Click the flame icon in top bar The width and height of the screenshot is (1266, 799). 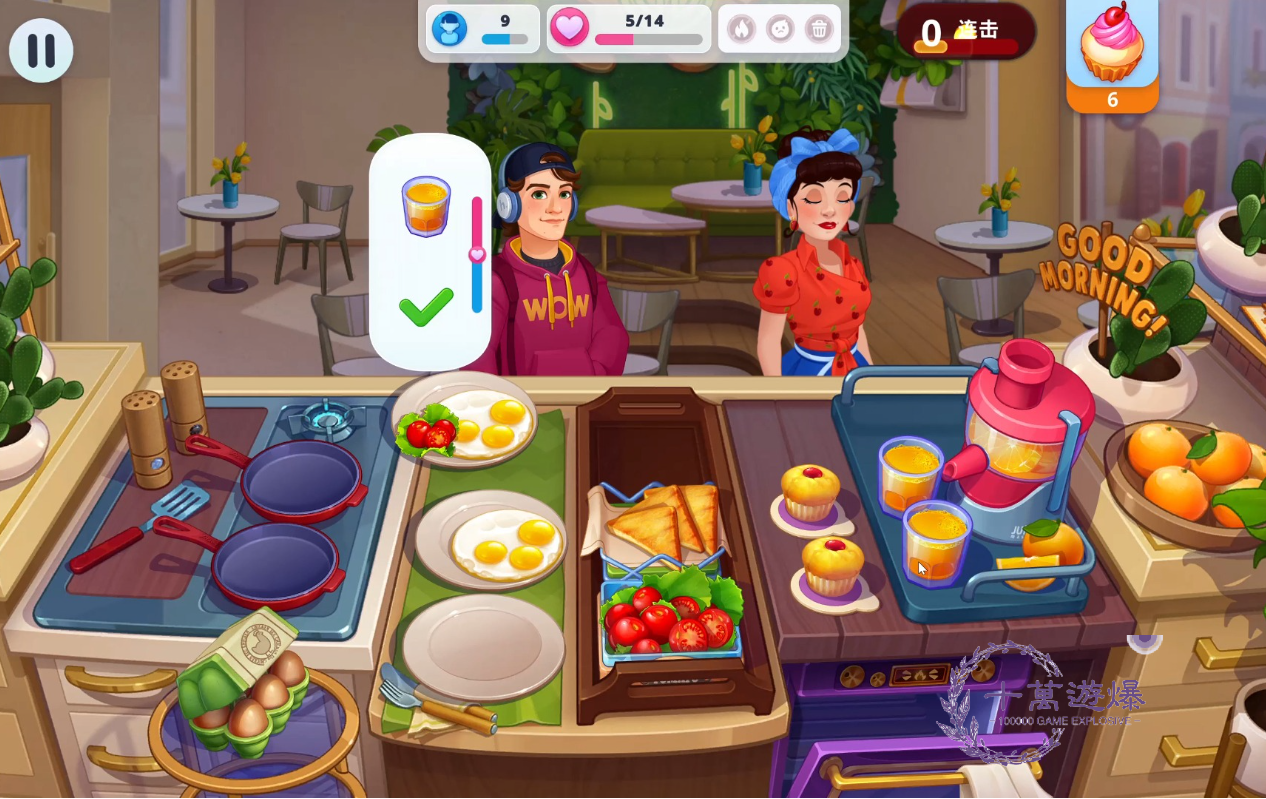coord(740,29)
